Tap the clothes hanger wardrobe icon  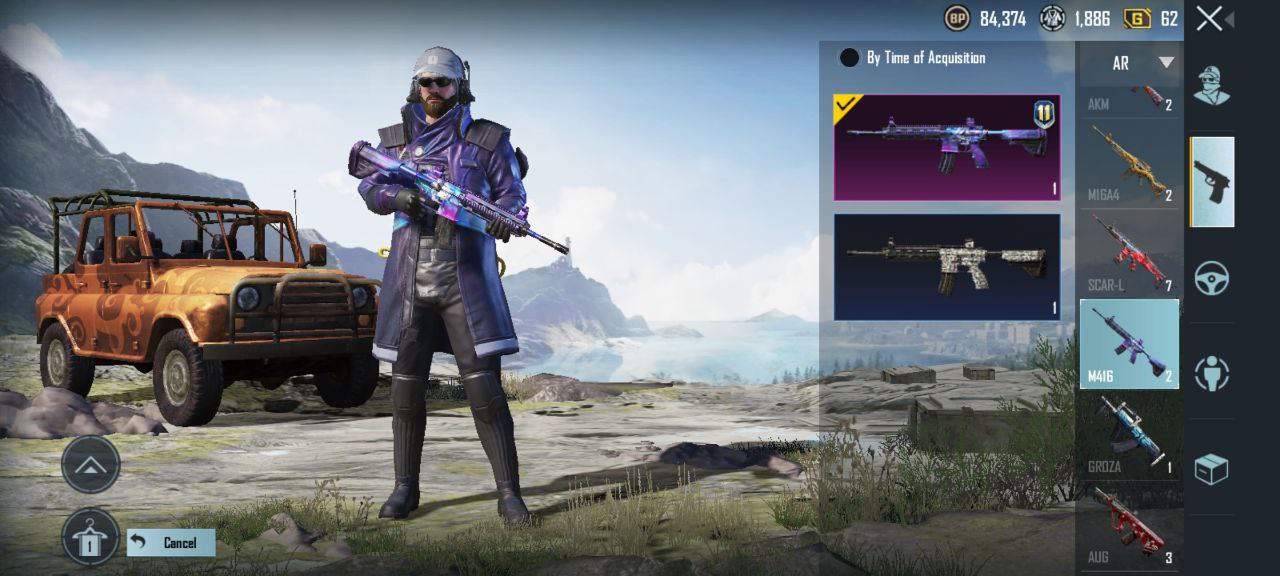(x=90, y=537)
